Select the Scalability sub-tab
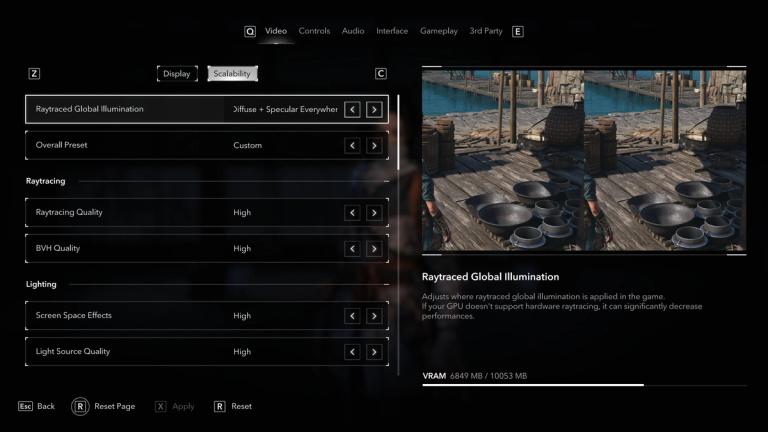Viewport: 768px width, 432px height. click(232, 73)
